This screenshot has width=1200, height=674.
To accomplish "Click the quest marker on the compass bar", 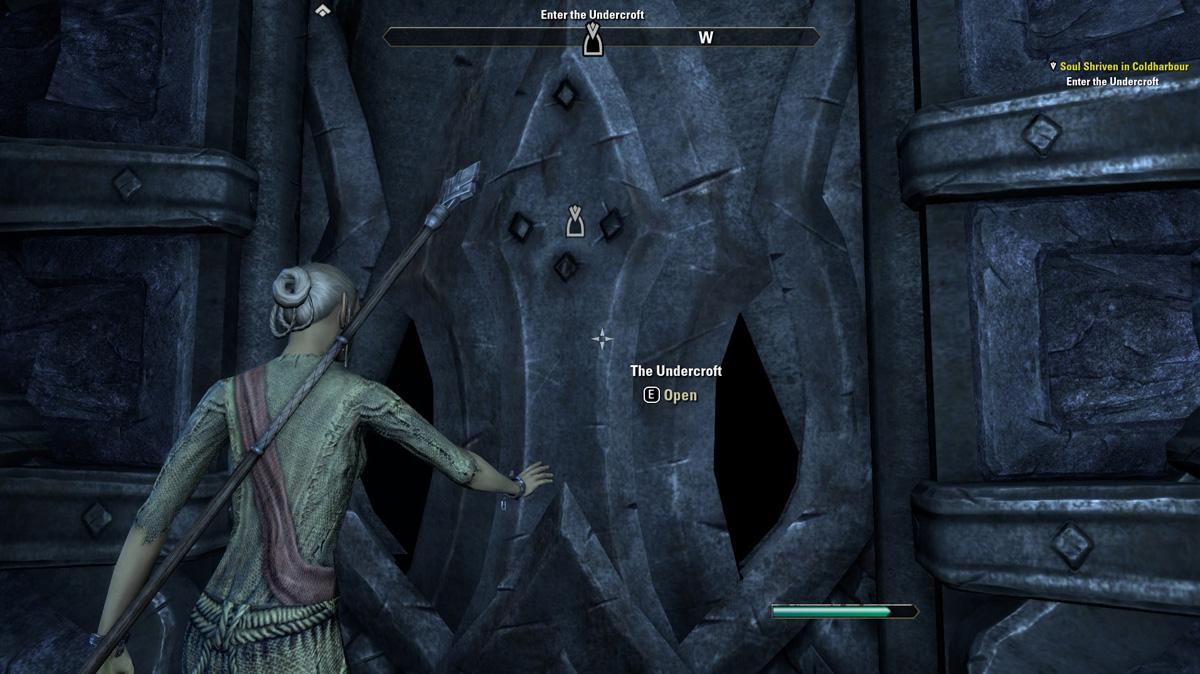I will (592, 40).
